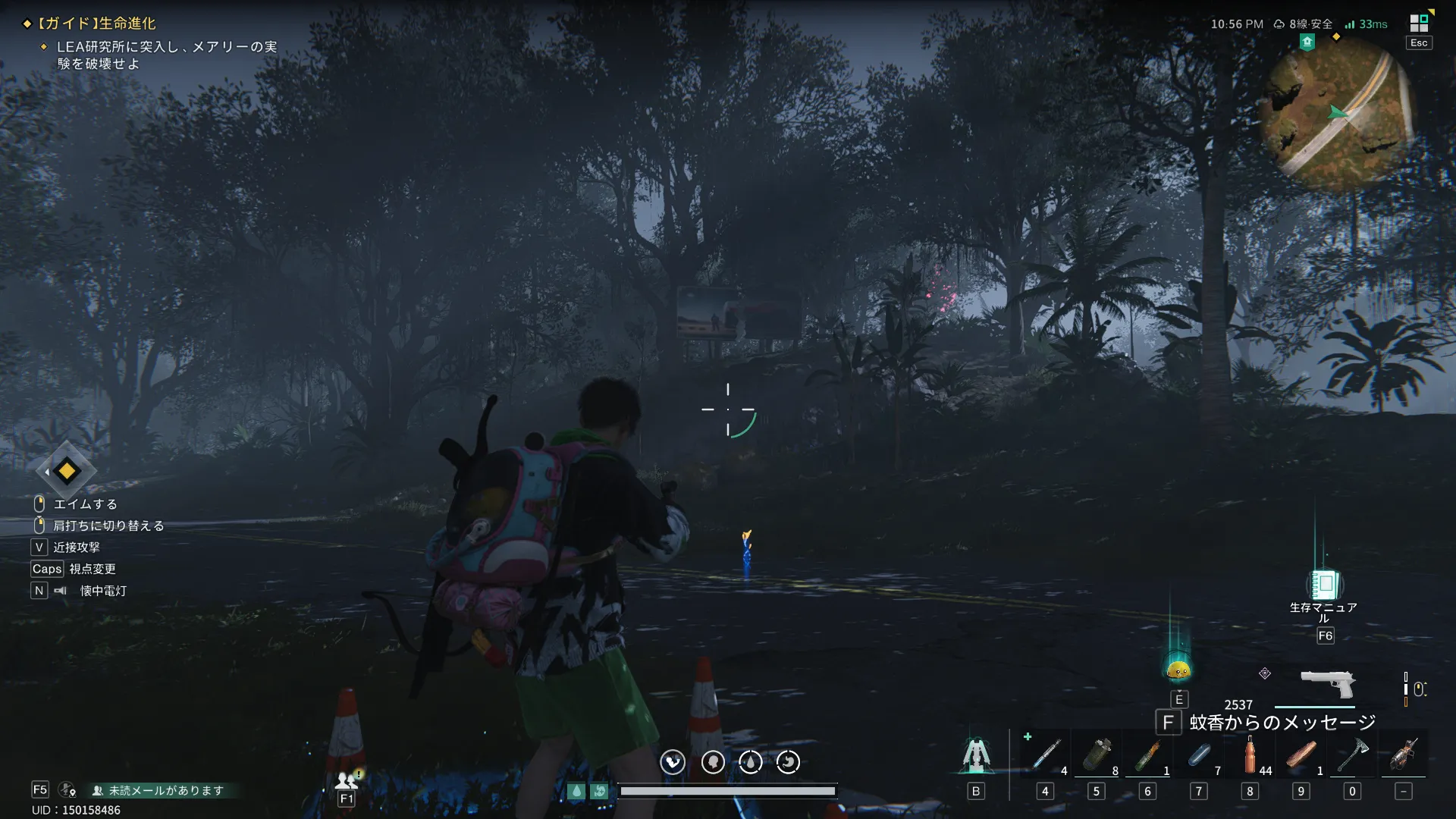Open the build mode tower icon
This screenshot has width=1456, height=819.
pos(976,755)
